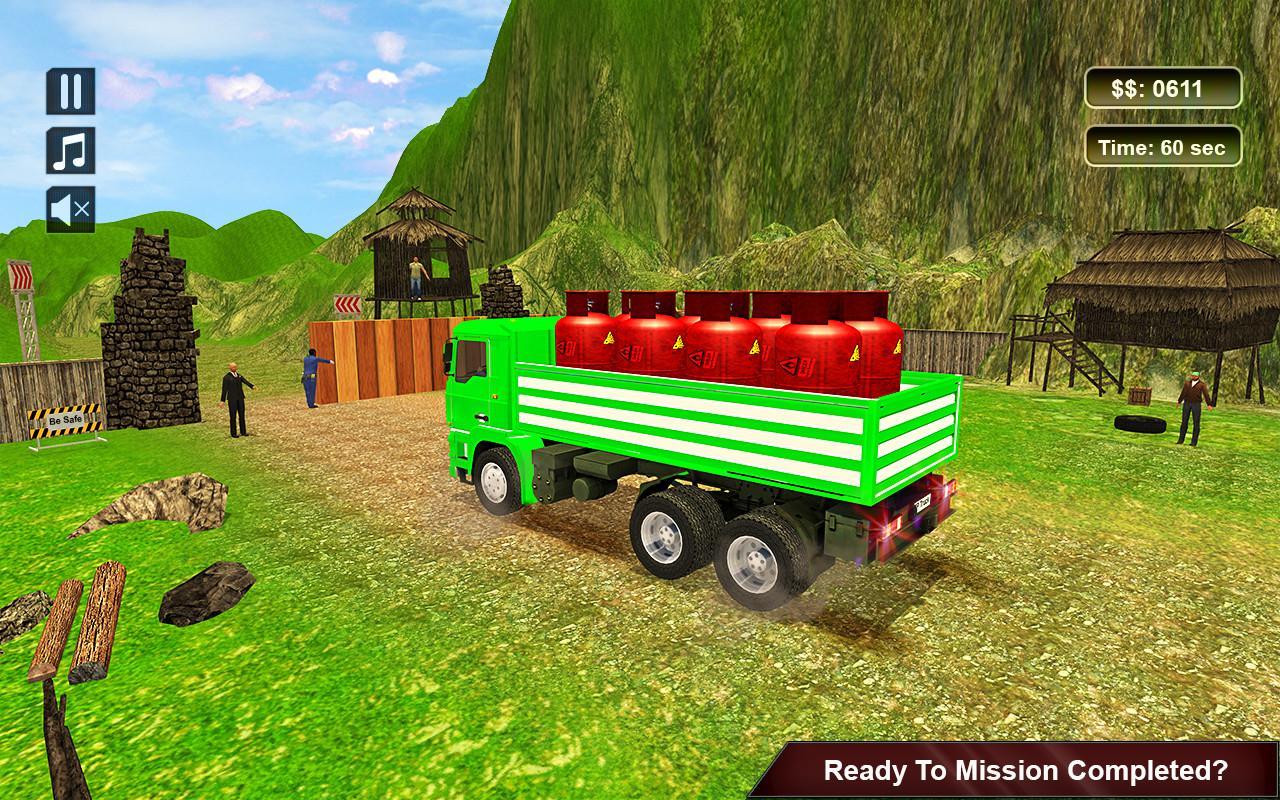Pause the game with the pause button
Screen dimensions: 1280x800
pyautogui.click(x=70, y=91)
